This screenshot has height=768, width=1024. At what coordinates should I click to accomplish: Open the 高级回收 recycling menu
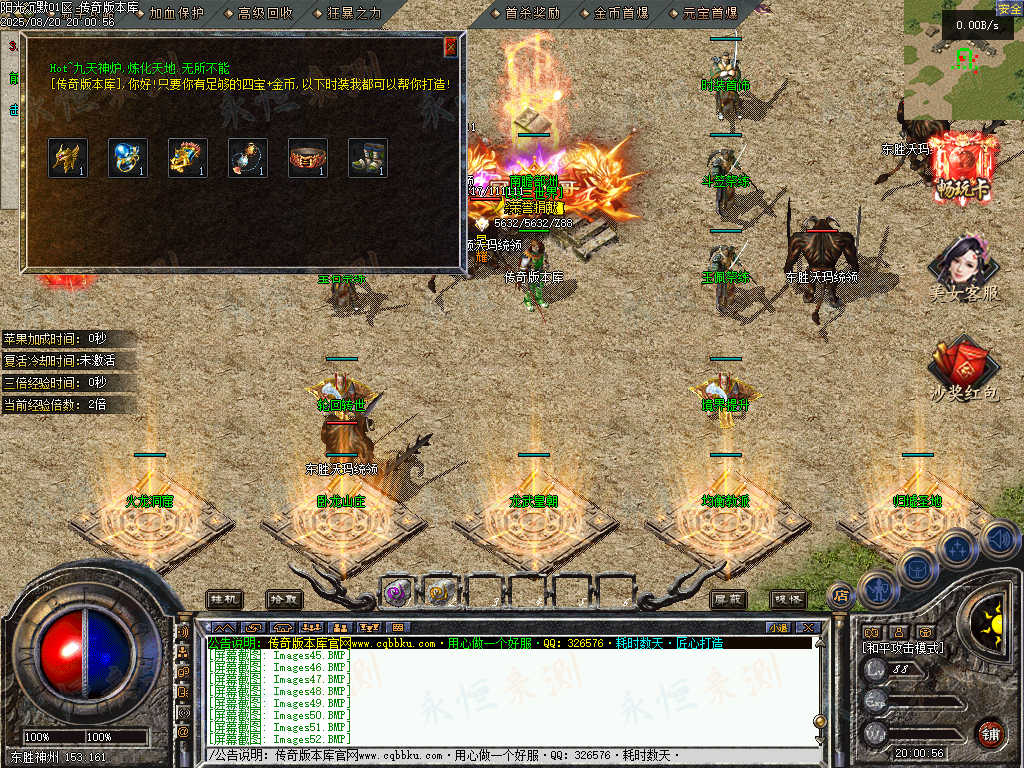(x=265, y=13)
